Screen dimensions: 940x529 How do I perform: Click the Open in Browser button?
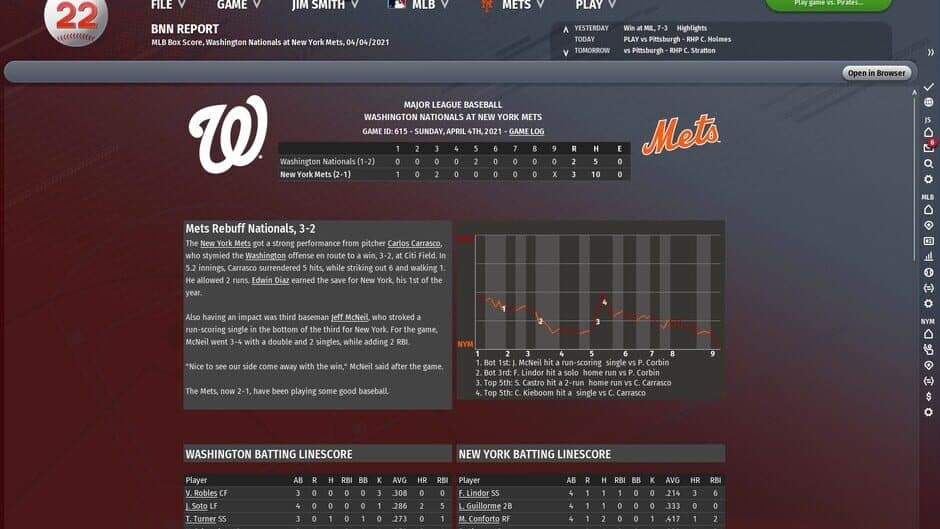click(x=877, y=73)
